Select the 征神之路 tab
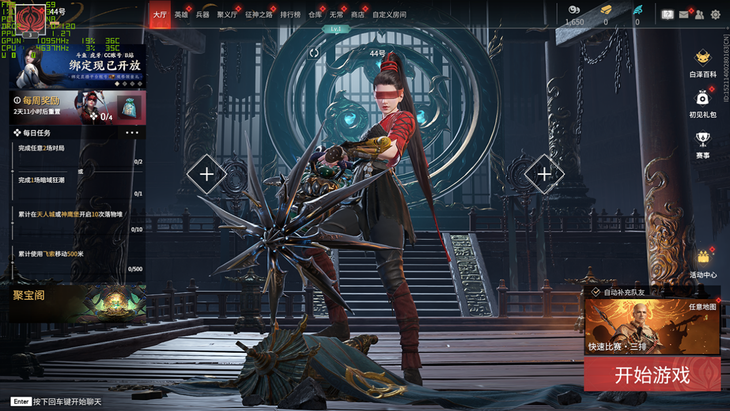The image size is (730, 411). pyautogui.click(x=258, y=15)
